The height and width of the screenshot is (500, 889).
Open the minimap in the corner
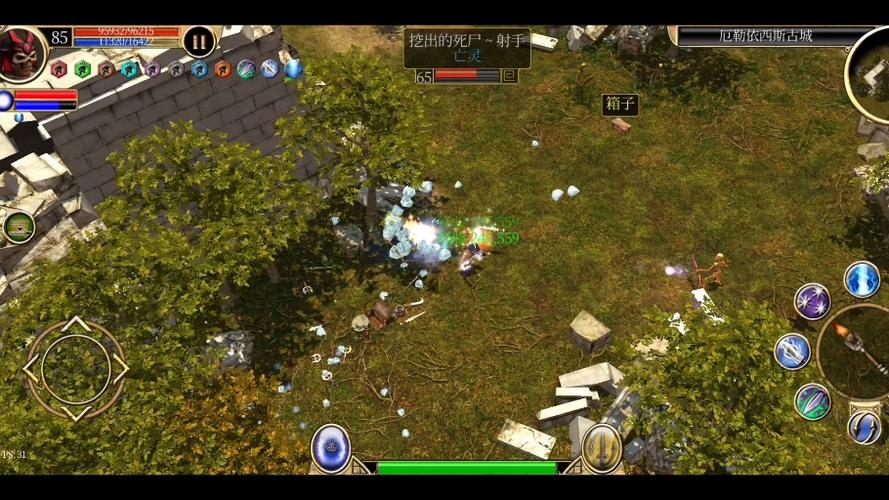(872, 75)
